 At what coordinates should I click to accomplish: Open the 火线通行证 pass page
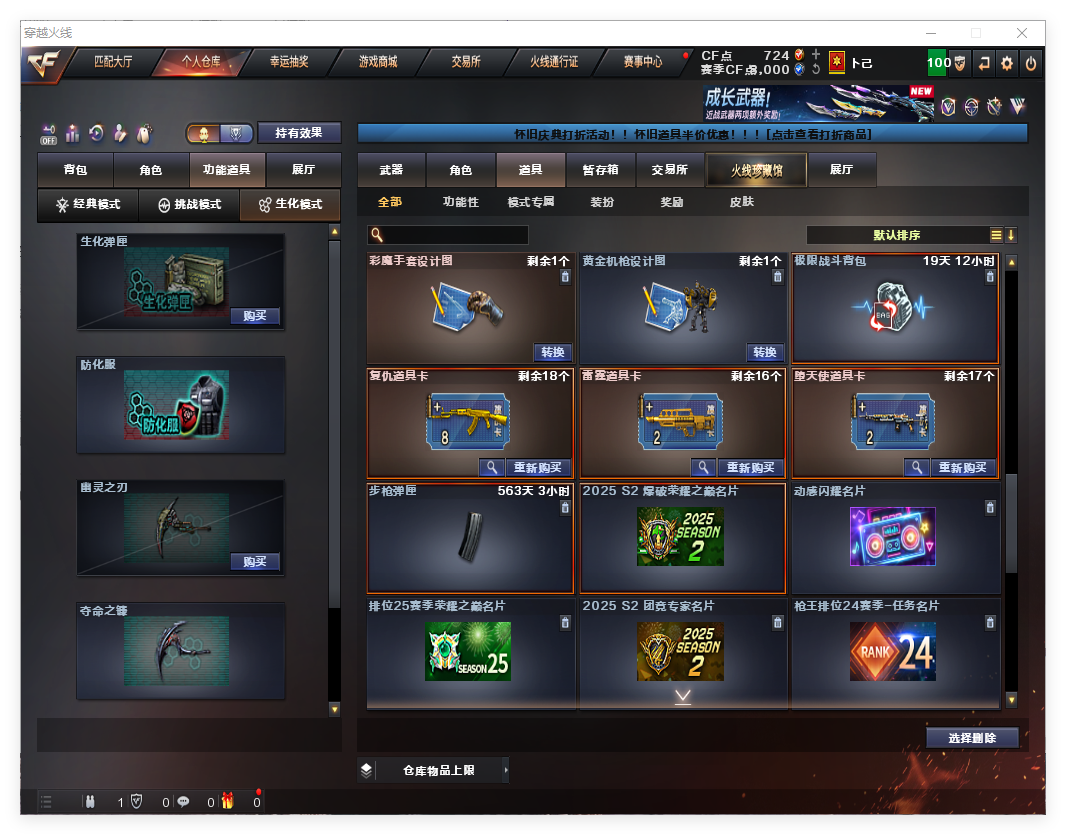[554, 62]
